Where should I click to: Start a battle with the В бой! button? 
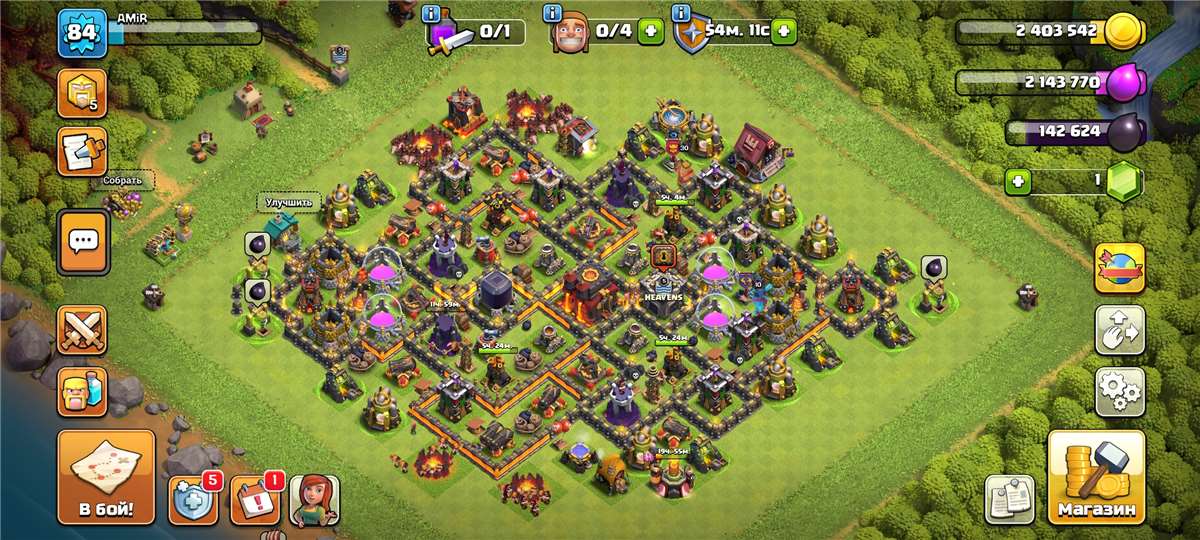point(106,478)
